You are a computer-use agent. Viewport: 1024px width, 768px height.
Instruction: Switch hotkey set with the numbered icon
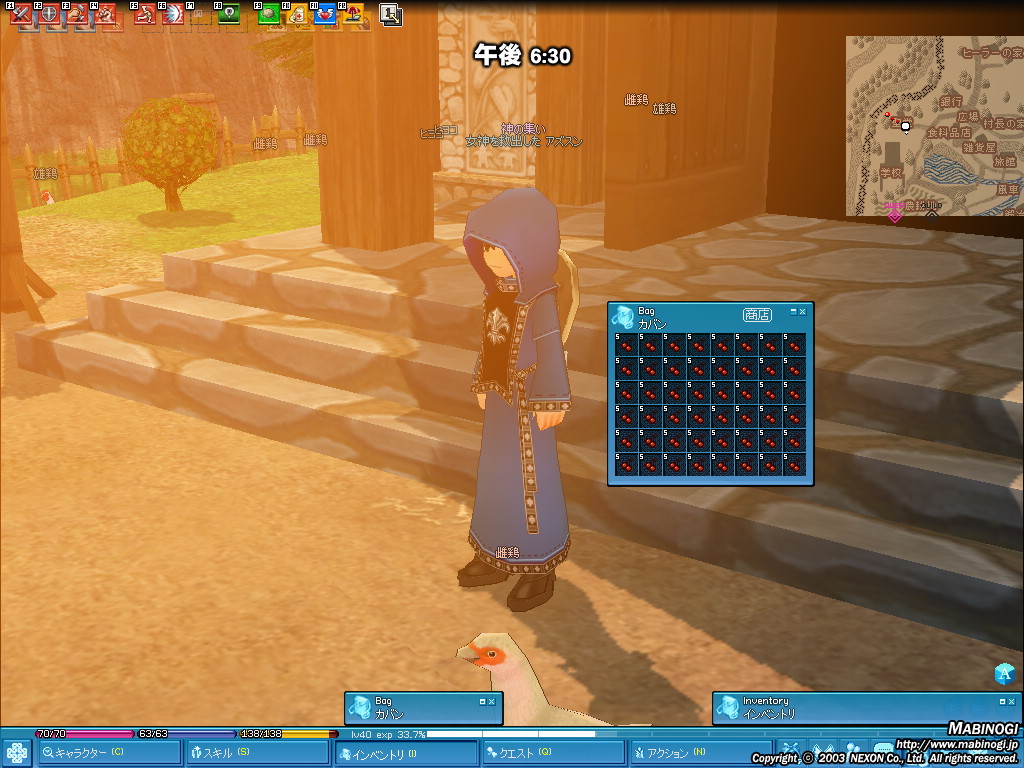(391, 15)
